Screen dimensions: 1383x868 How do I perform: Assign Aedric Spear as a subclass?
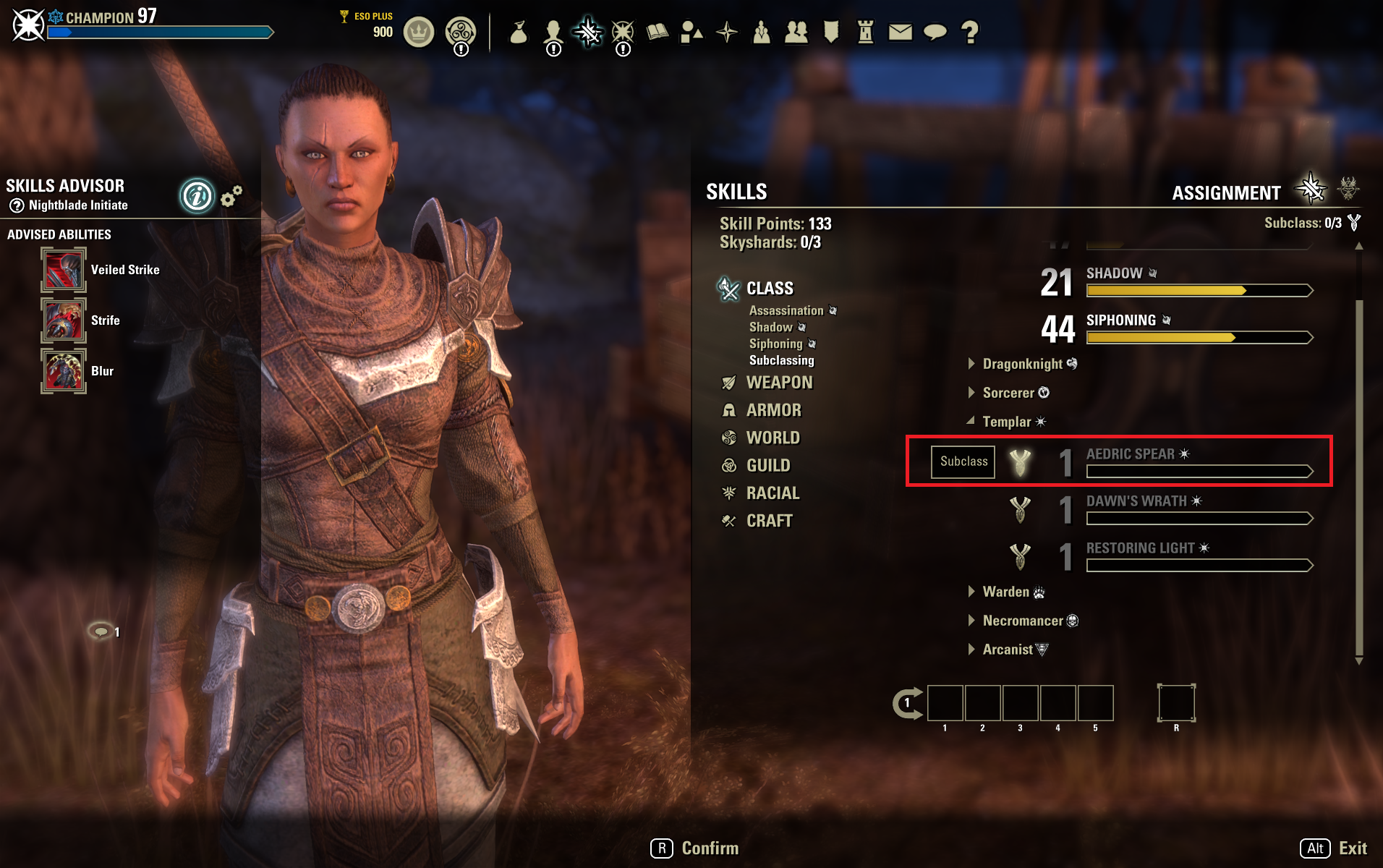962,461
